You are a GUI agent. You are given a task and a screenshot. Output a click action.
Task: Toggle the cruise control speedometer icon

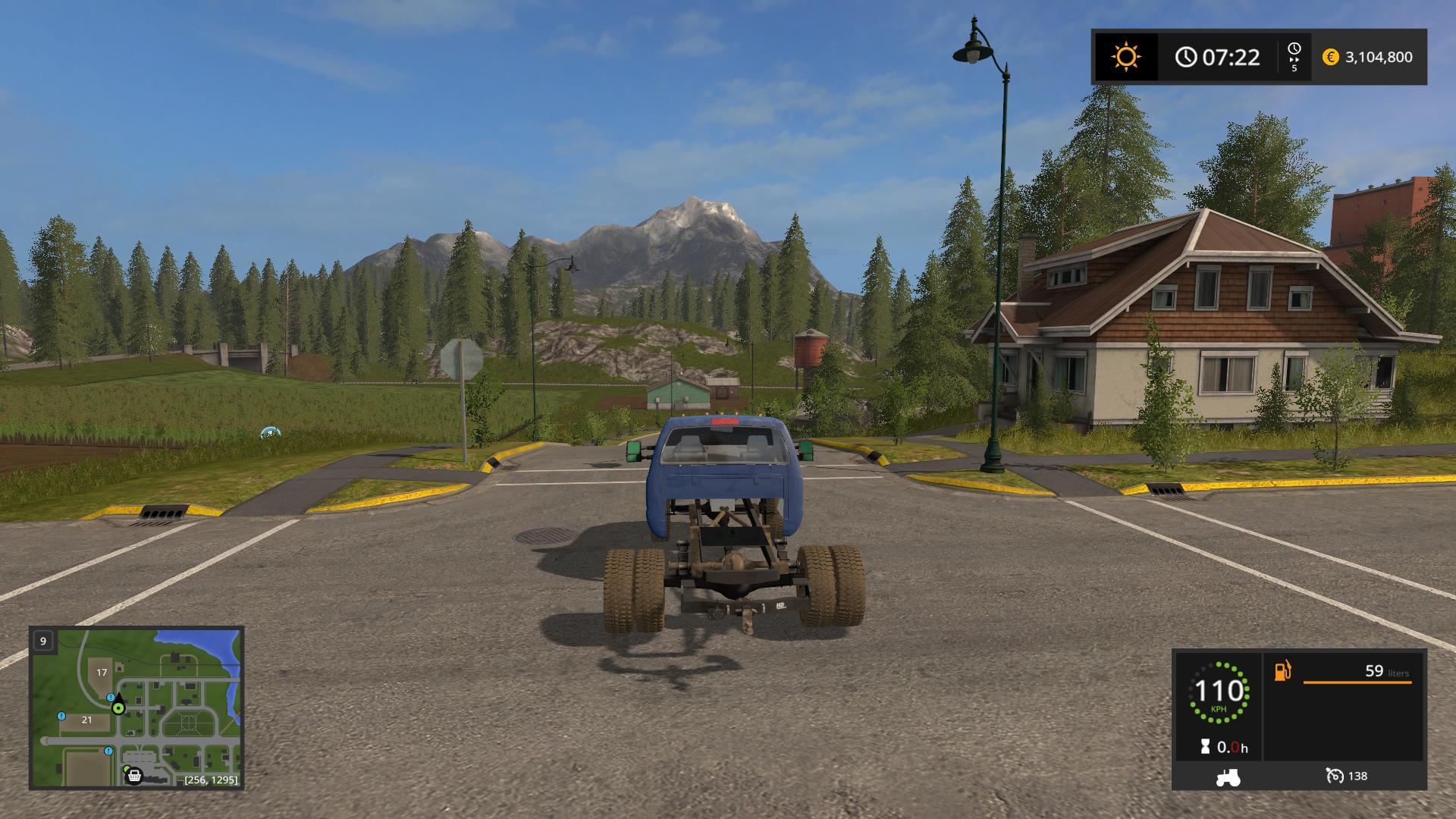coord(1335,776)
